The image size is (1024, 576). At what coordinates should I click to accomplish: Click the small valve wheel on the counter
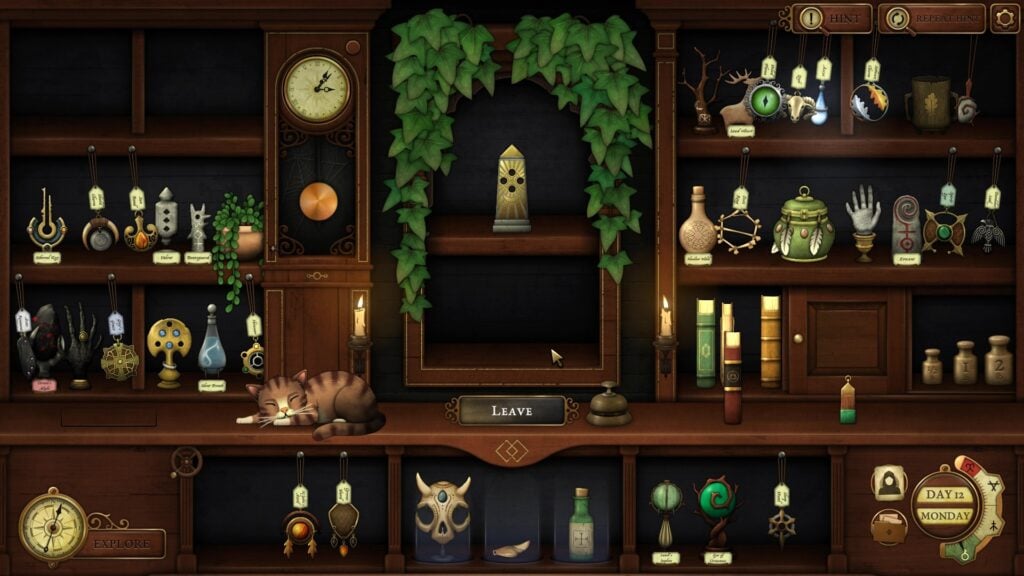pyautogui.click(x=186, y=461)
